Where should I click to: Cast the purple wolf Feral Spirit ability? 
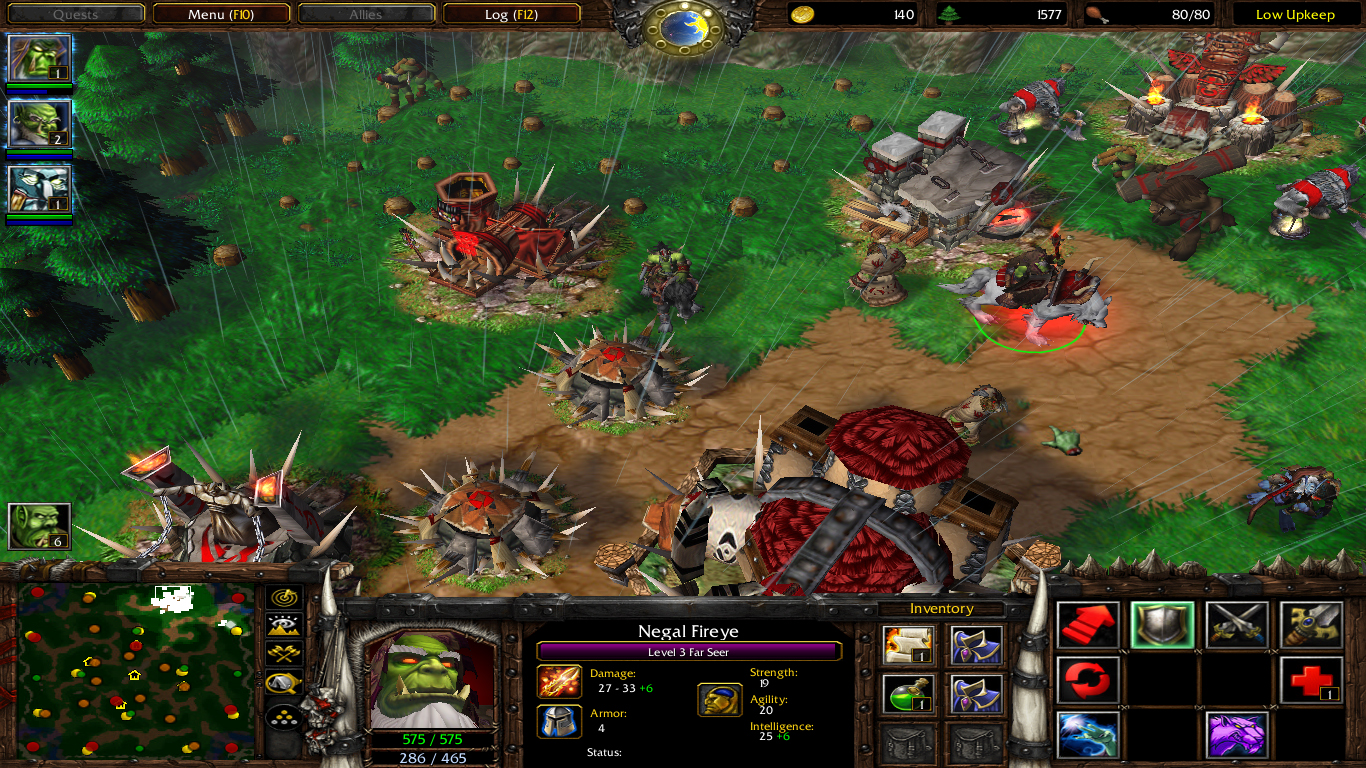[1237, 735]
